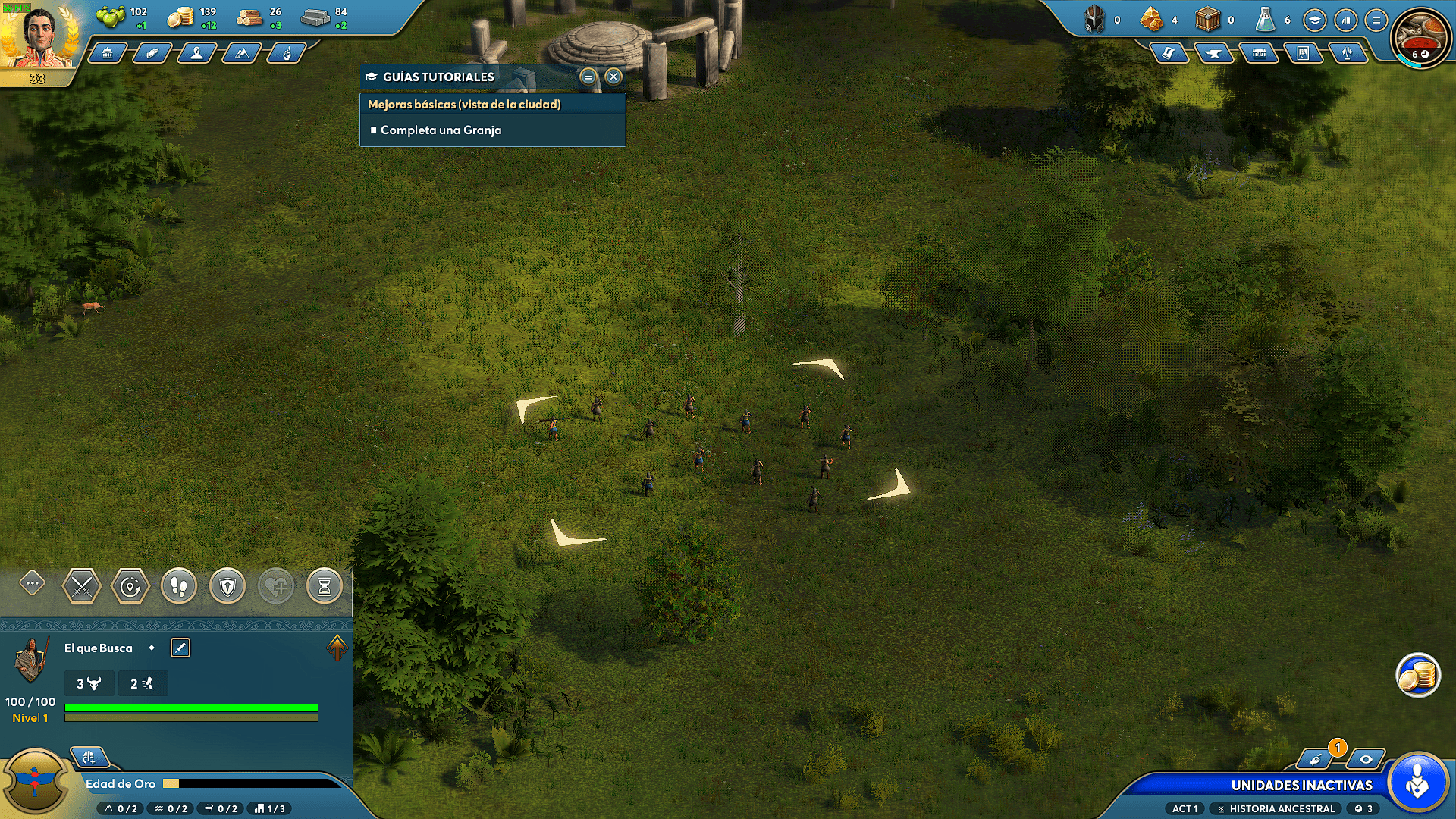Select the crossed swords attack action
Image resolution: width=1456 pixels, height=819 pixels.
[81, 586]
